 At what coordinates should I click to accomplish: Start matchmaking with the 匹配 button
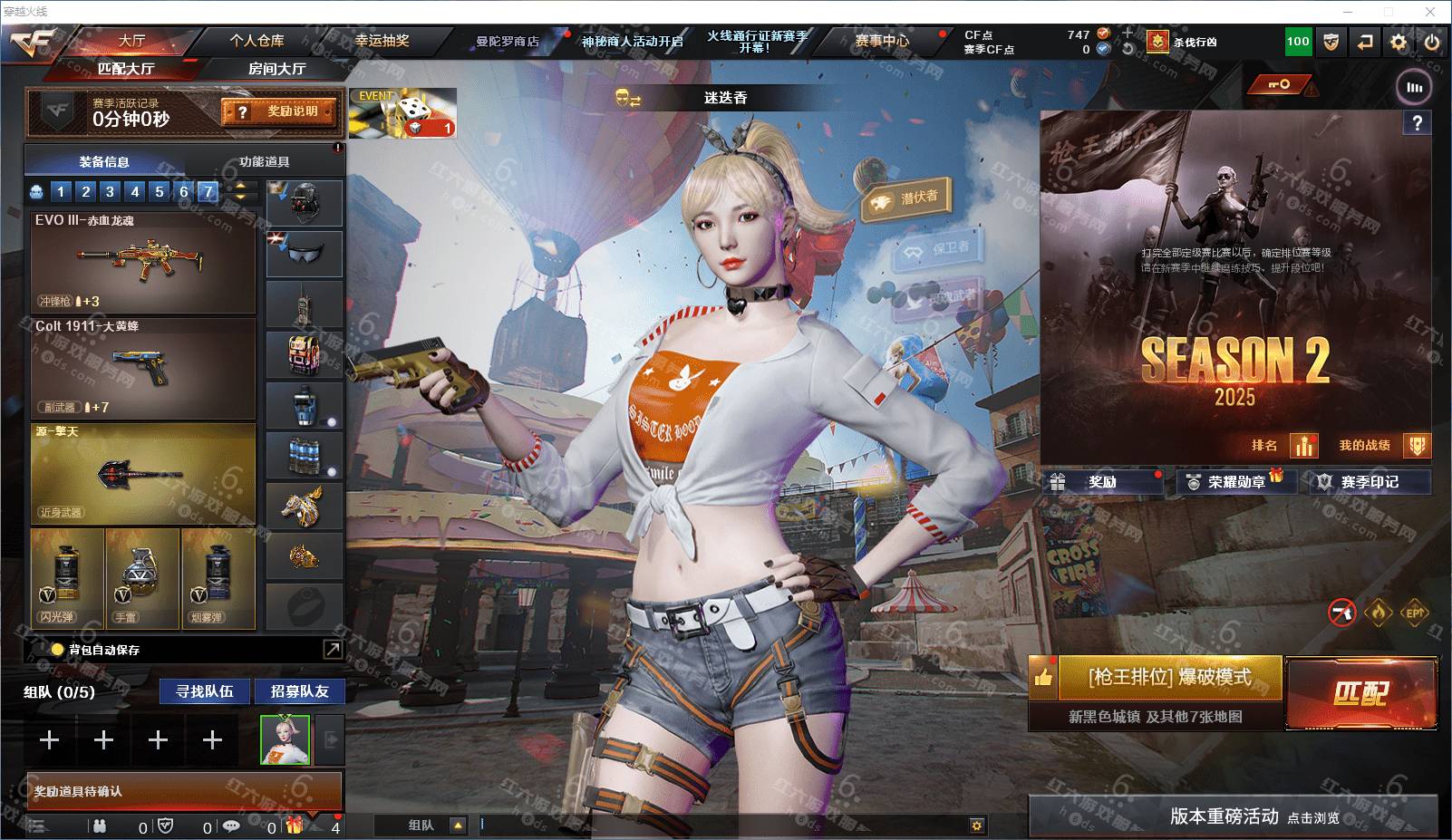point(1360,693)
